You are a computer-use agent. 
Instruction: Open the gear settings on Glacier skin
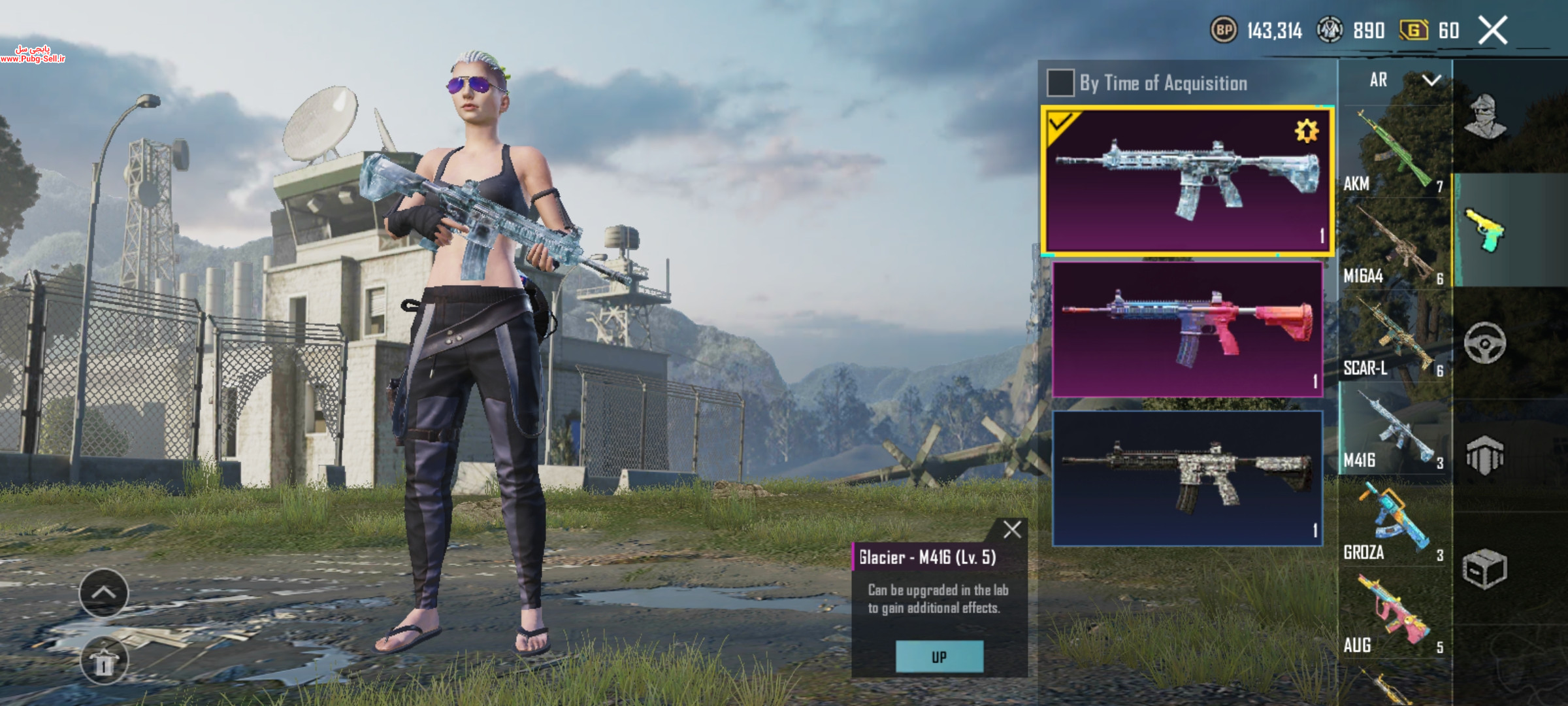coord(1306,131)
